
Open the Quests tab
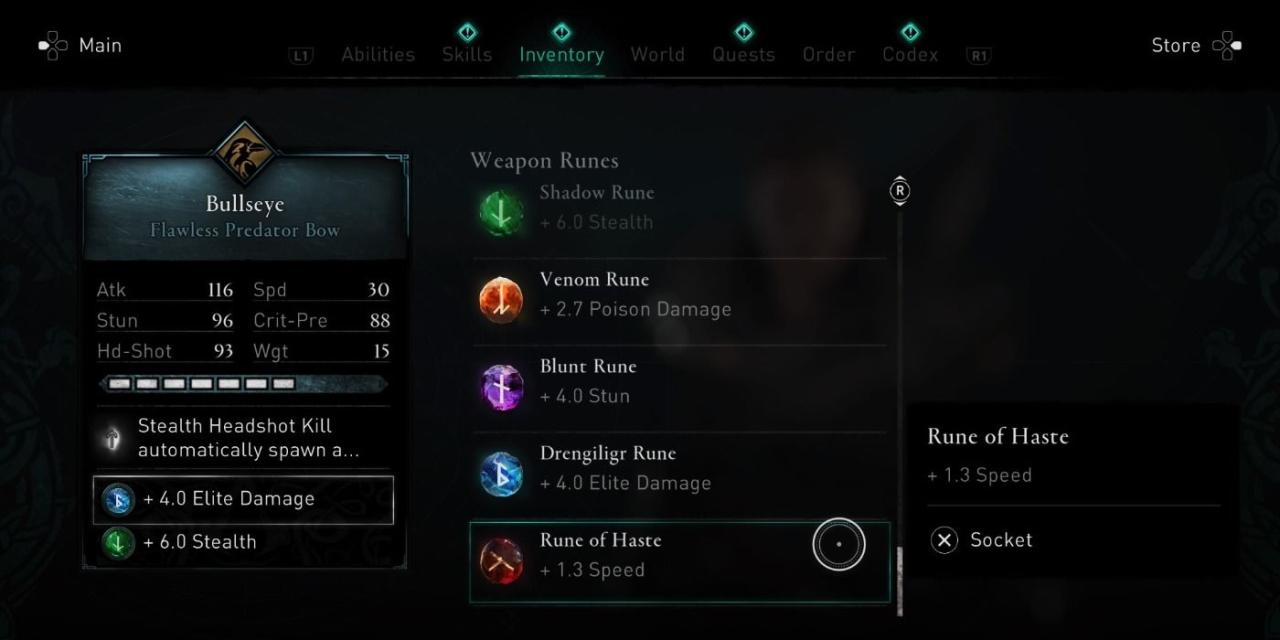click(743, 54)
